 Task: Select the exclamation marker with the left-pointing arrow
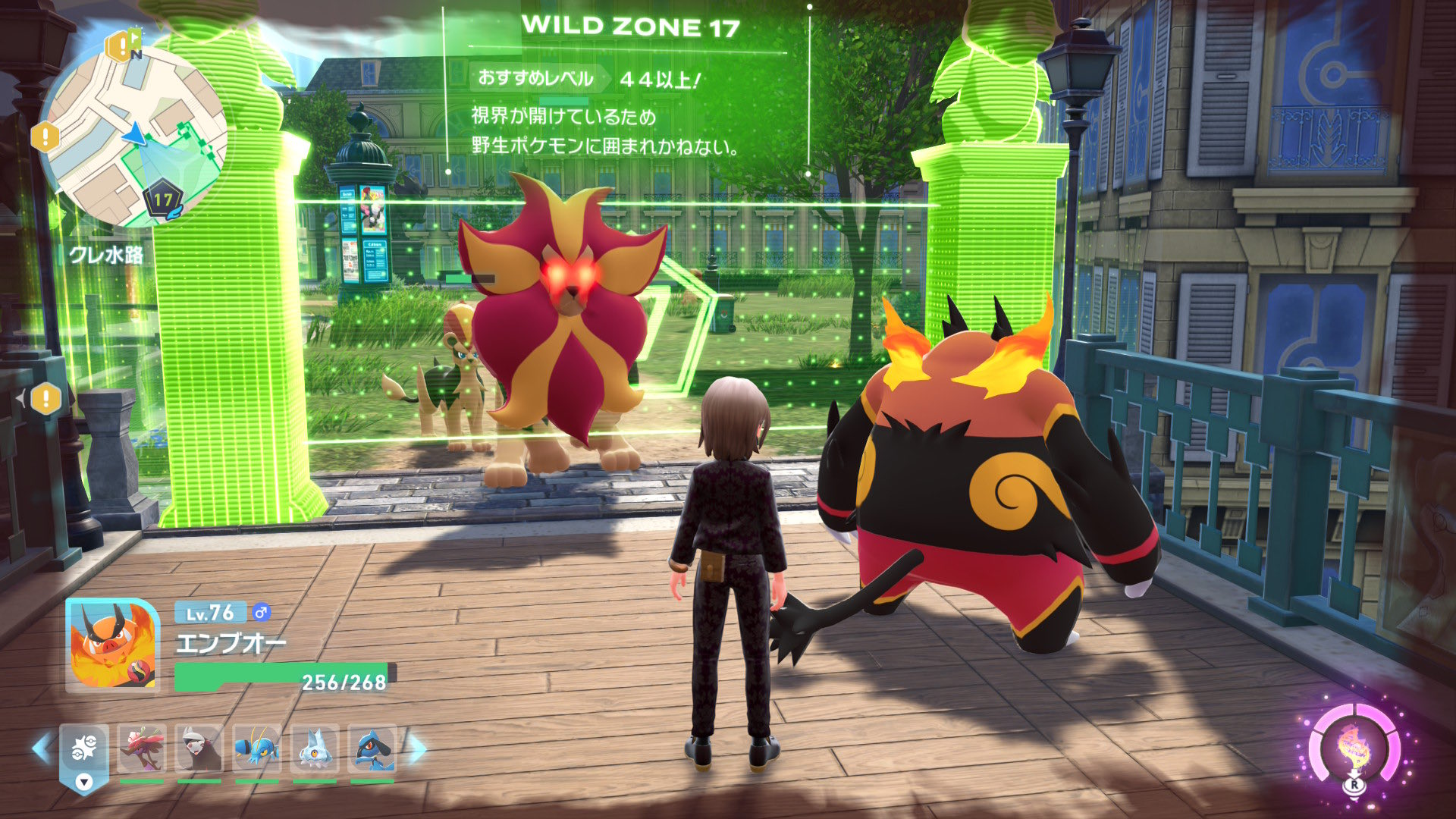pos(45,398)
